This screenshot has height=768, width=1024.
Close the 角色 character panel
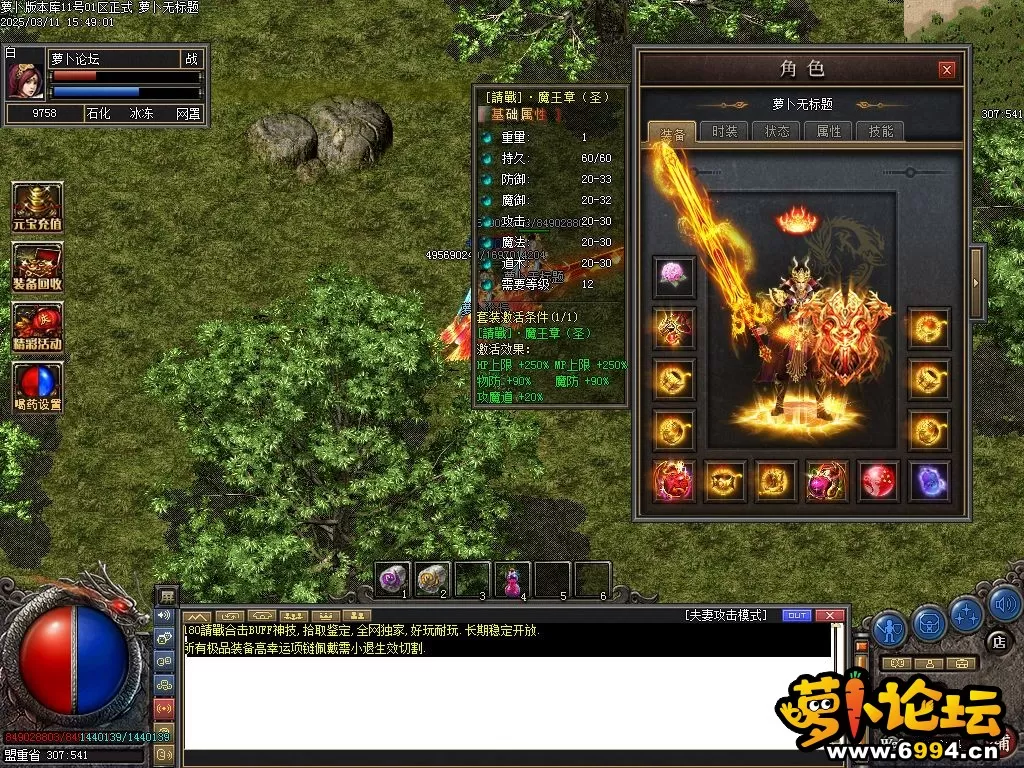946,69
